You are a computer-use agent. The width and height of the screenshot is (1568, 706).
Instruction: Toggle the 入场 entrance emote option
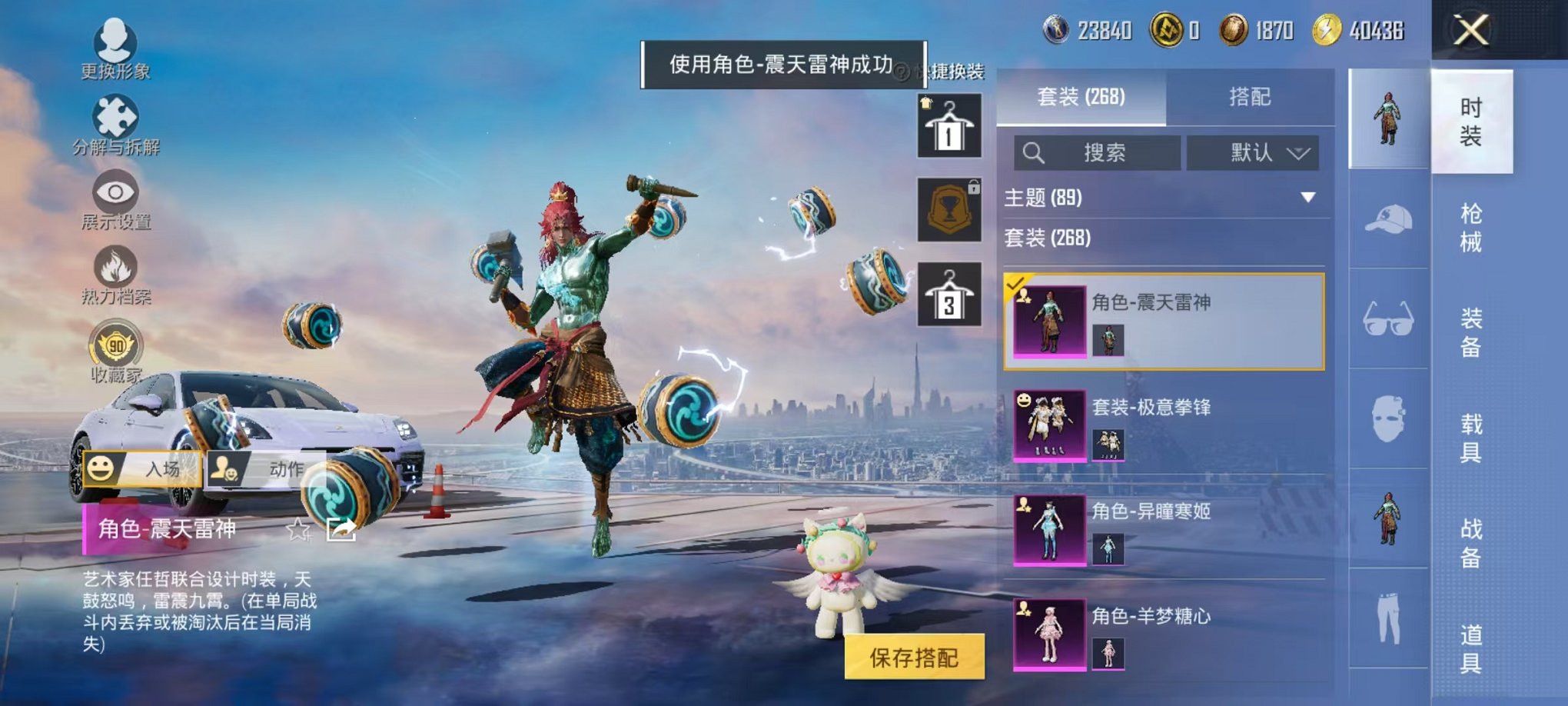(141, 468)
